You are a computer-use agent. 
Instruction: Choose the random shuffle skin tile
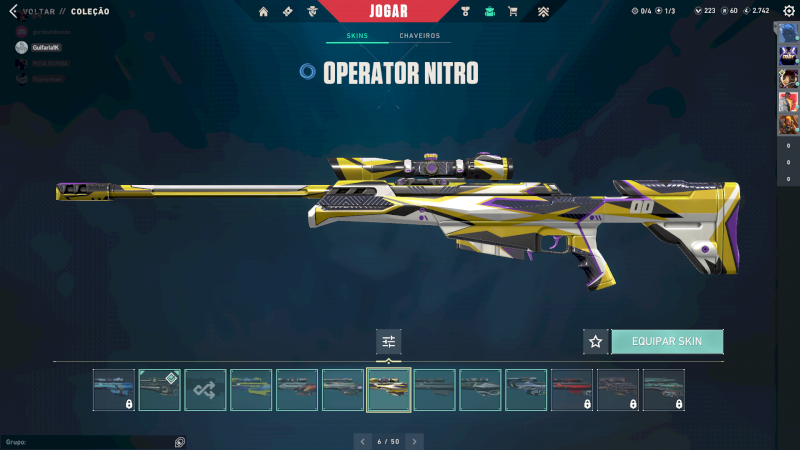click(x=205, y=390)
